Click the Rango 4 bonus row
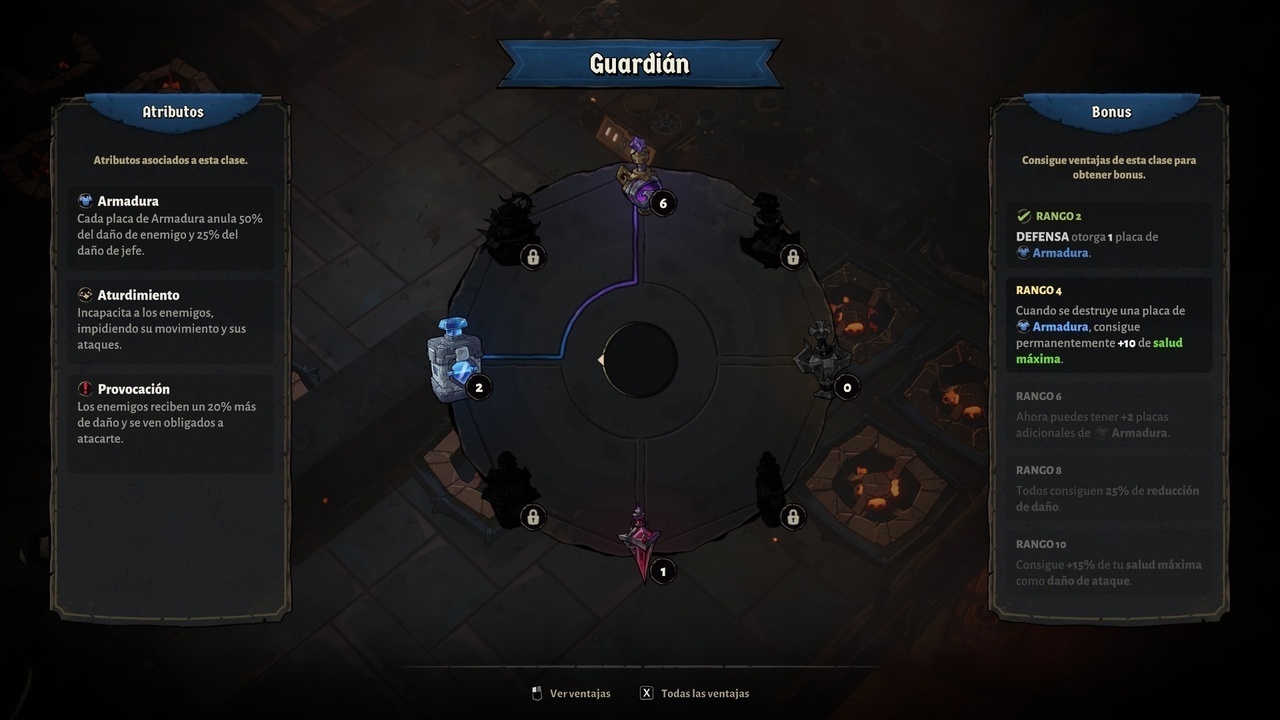The width and height of the screenshot is (1280, 720). click(1108, 324)
